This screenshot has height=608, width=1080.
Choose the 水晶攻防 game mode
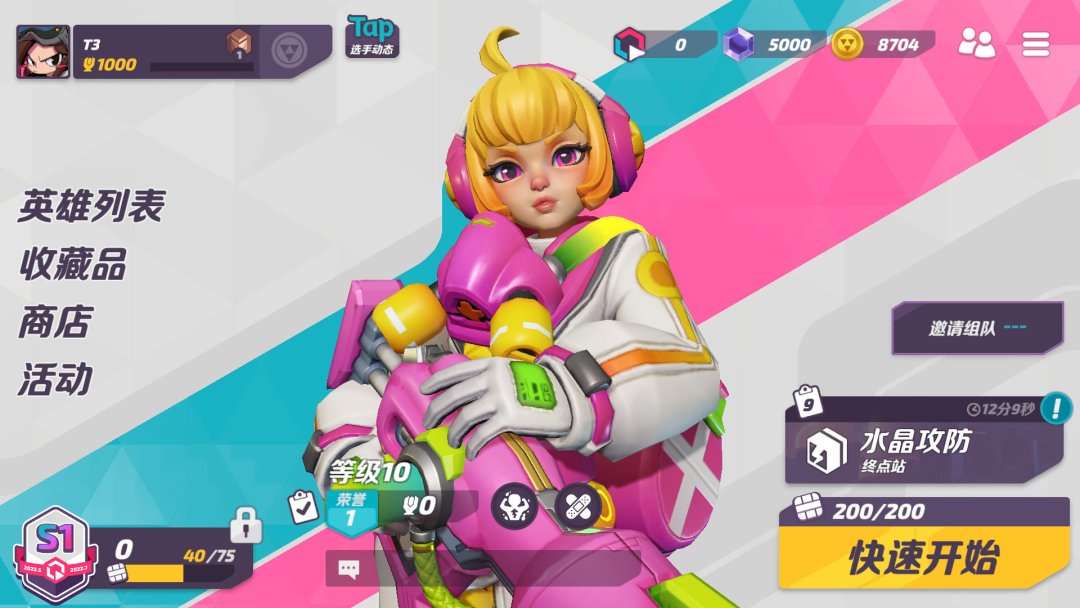915,450
